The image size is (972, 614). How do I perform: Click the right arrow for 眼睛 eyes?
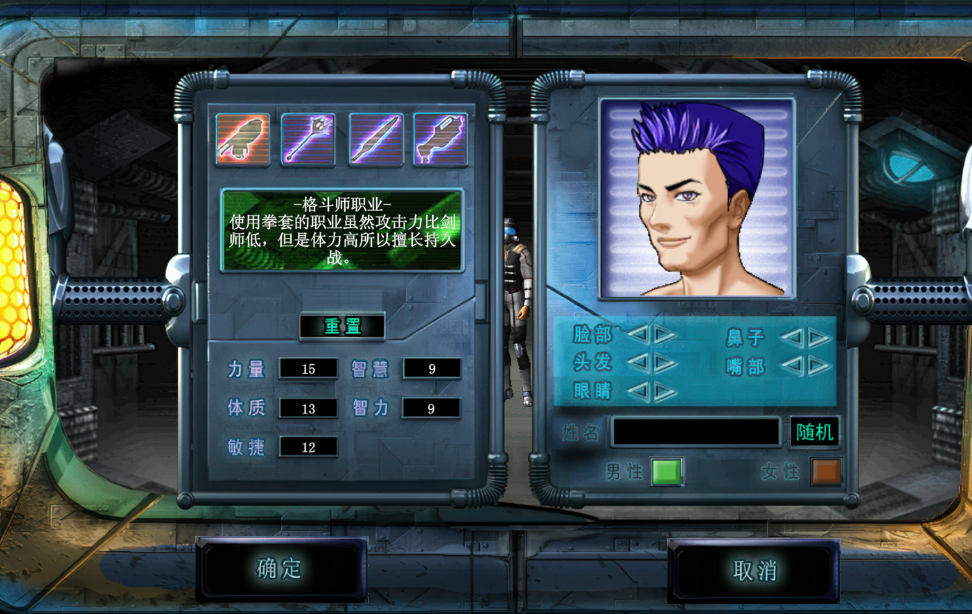[x=665, y=391]
